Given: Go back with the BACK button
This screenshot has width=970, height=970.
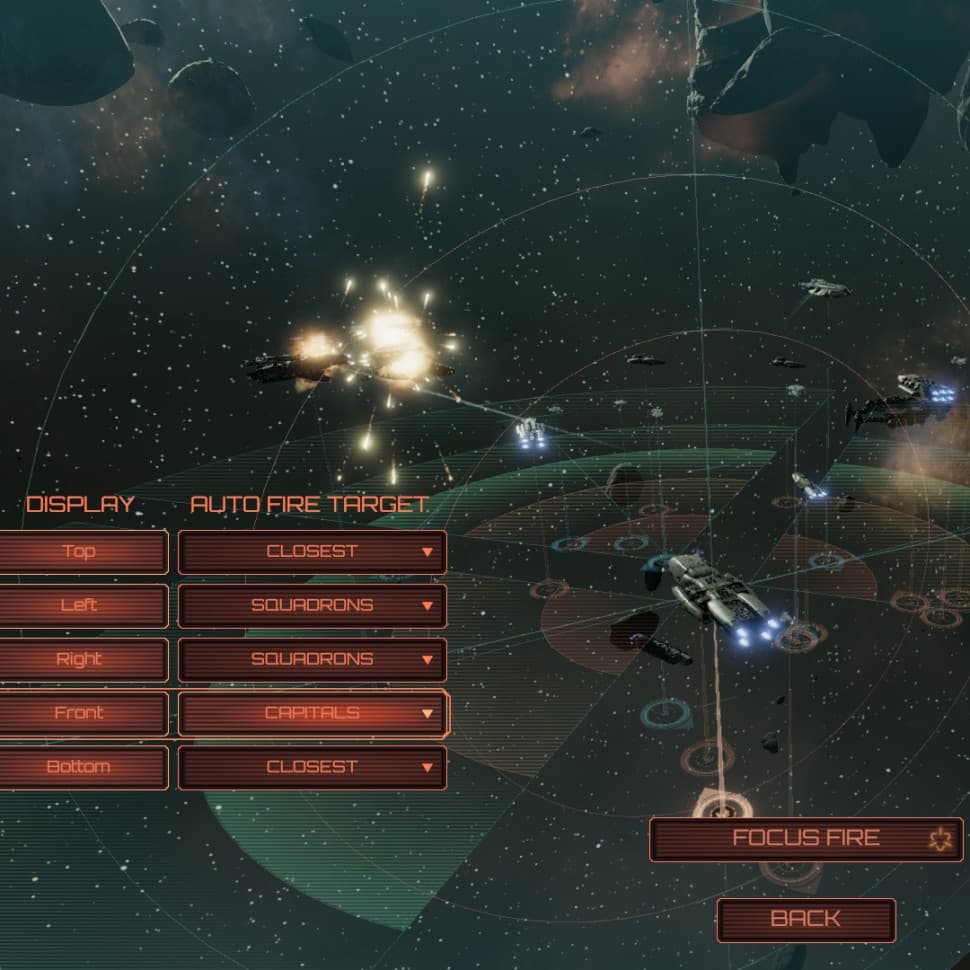Looking at the screenshot, I should coord(806,919).
